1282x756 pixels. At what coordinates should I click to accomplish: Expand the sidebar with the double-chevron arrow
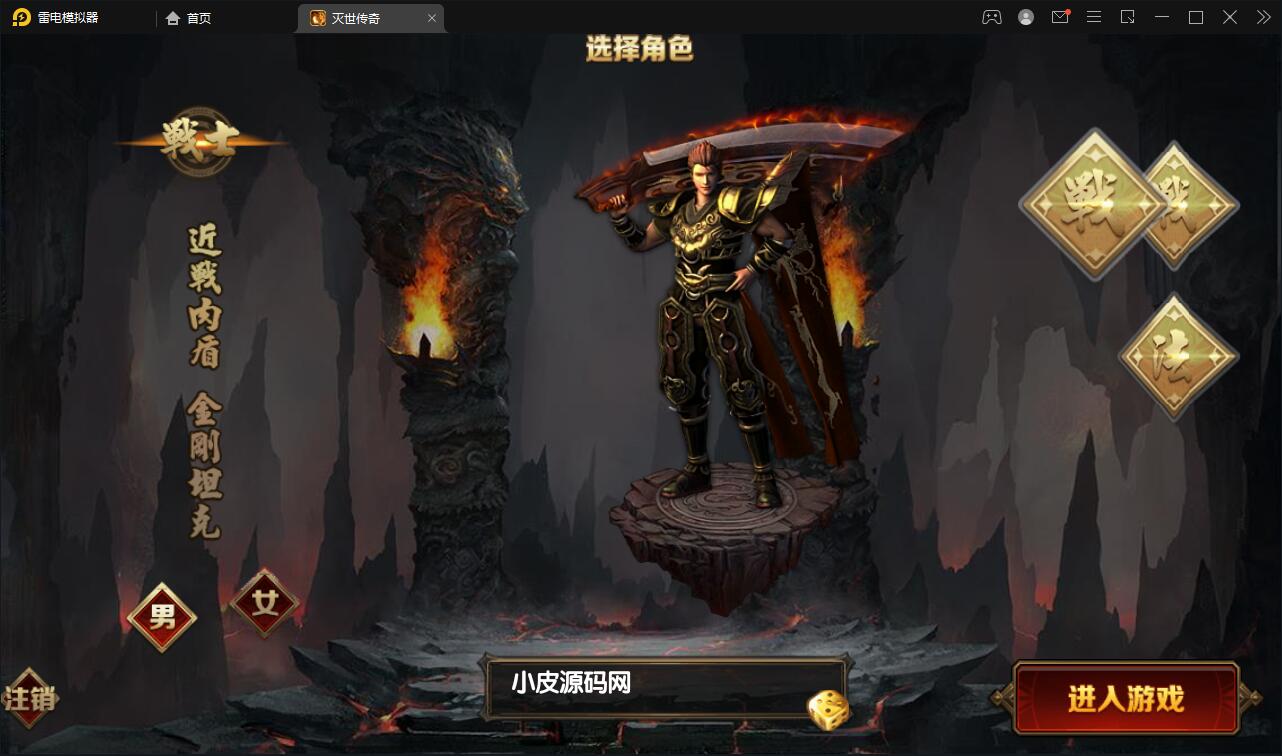(x=1262, y=17)
